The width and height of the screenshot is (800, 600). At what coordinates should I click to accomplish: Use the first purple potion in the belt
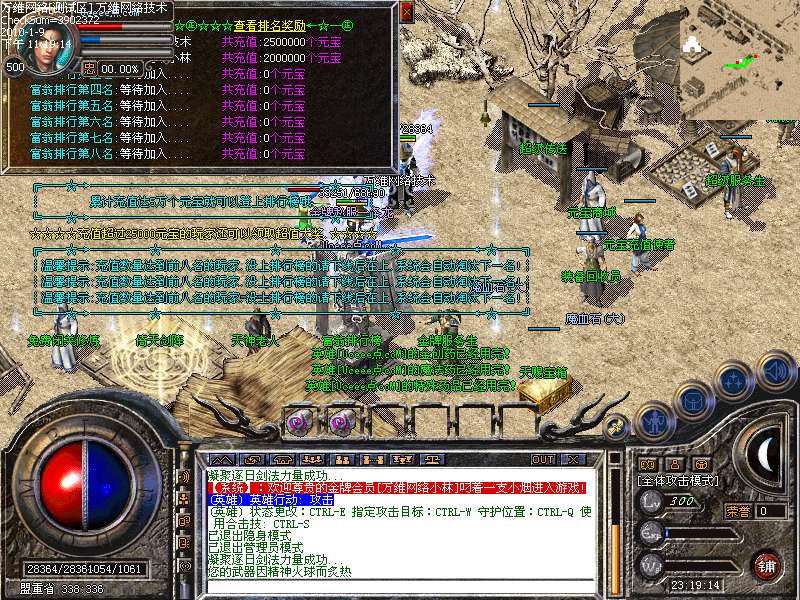[298, 422]
